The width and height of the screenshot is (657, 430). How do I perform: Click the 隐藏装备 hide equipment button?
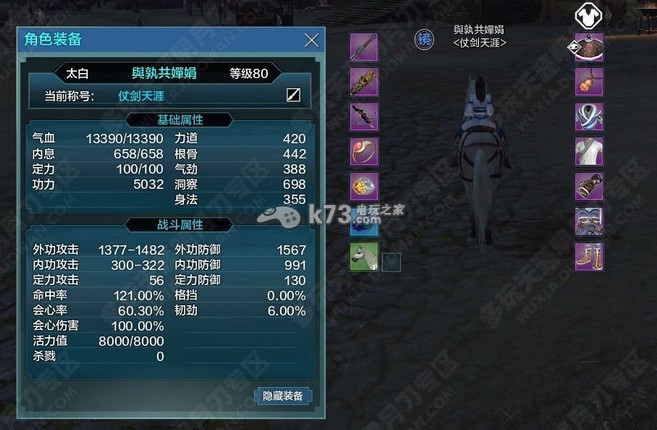(x=284, y=396)
